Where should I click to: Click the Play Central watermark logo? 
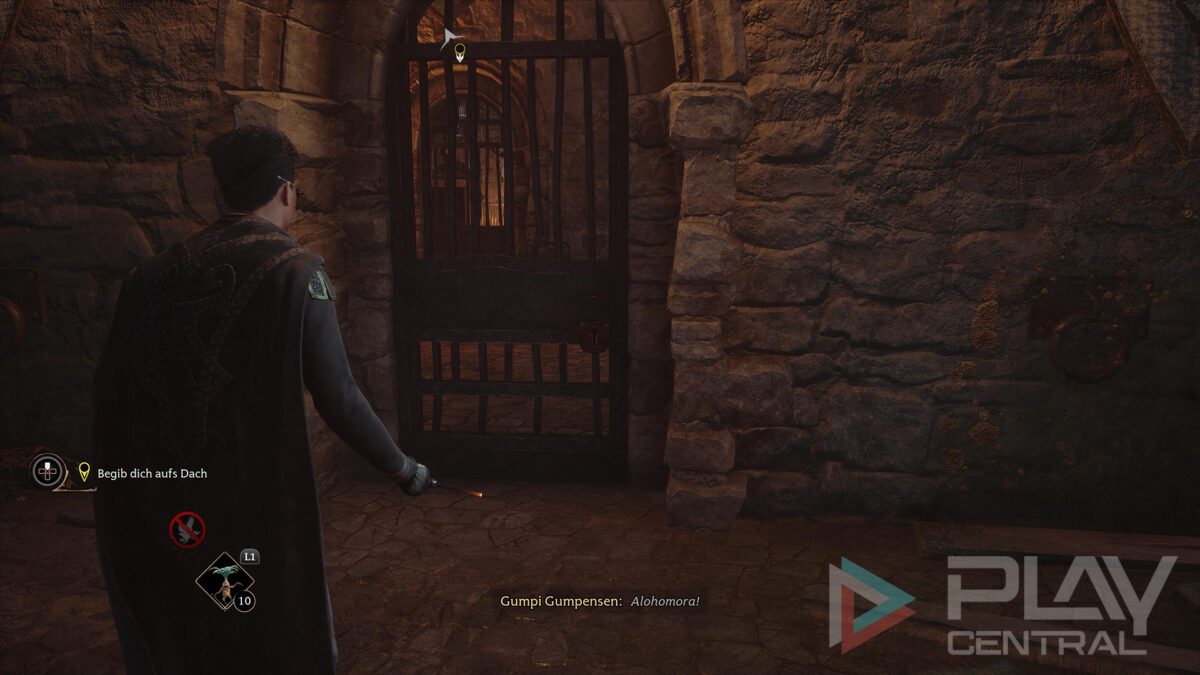1000,605
